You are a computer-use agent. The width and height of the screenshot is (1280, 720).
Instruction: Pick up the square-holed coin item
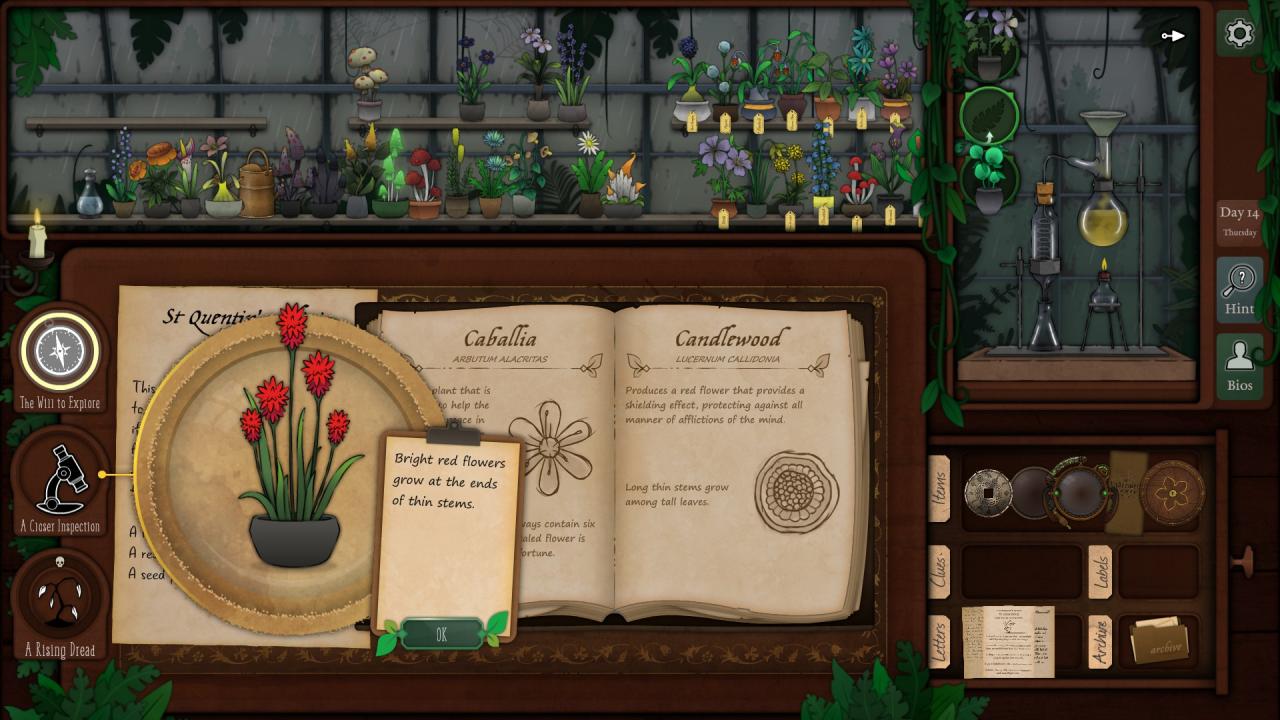[987, 492]
